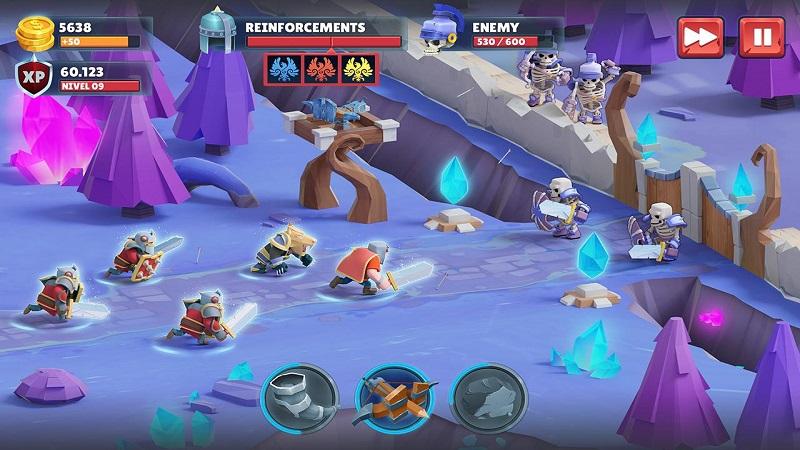Select the red reinforcement emblem

[322, 69]
